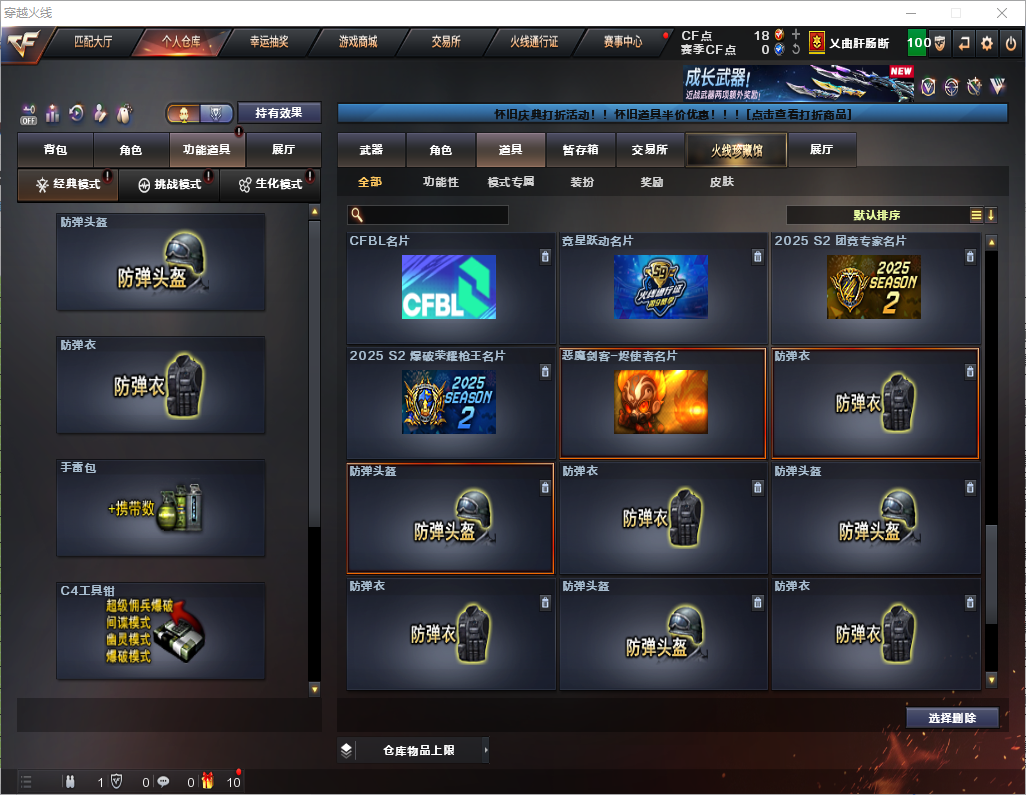Select the 恶魔剑客-炽使者名片 card
Viewport: 1026px width, 795px height.
662,403
